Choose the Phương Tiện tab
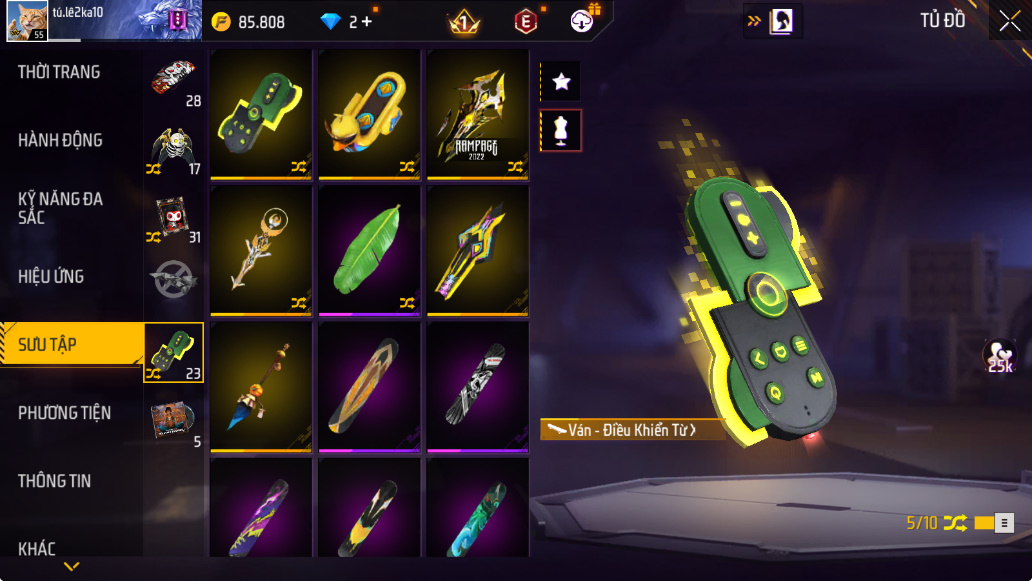1032x581 pixels. [x=64, y=413]
